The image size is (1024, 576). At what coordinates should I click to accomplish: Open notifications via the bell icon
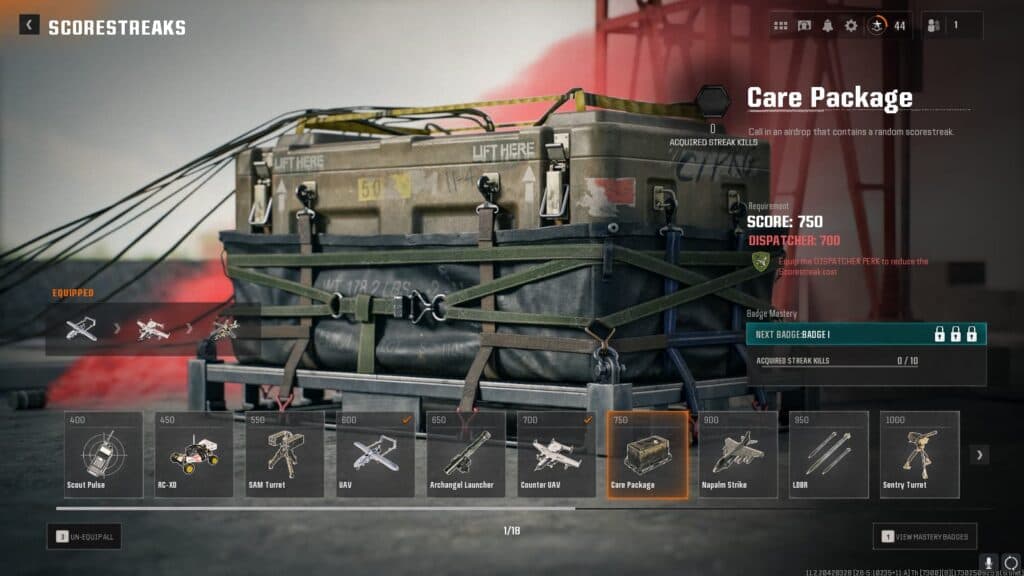(x=828, y=26)
